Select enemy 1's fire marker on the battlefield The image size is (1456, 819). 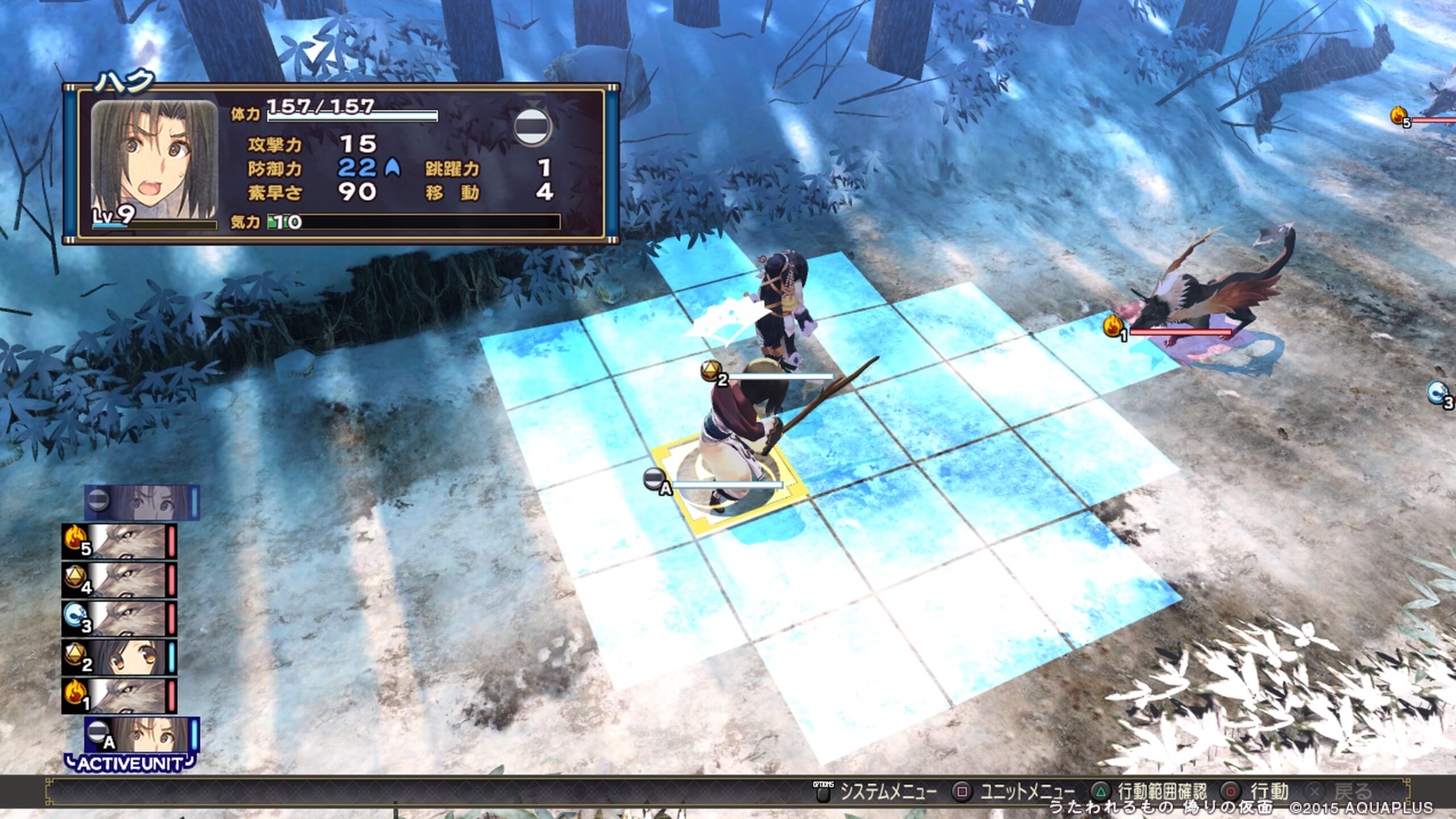tap(1114, 327)
